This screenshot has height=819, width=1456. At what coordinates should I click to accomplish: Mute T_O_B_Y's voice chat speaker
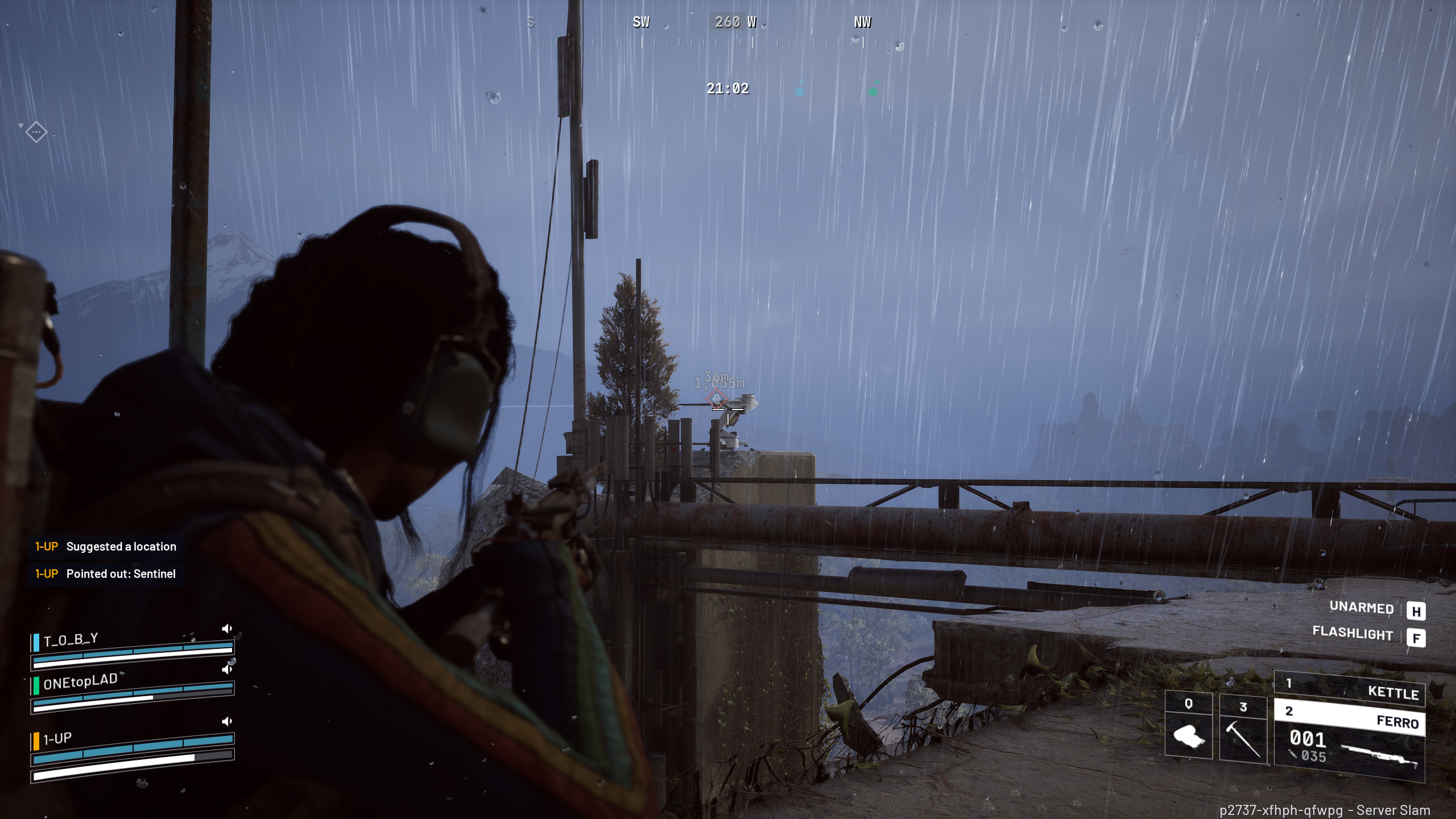pos(228,628)
